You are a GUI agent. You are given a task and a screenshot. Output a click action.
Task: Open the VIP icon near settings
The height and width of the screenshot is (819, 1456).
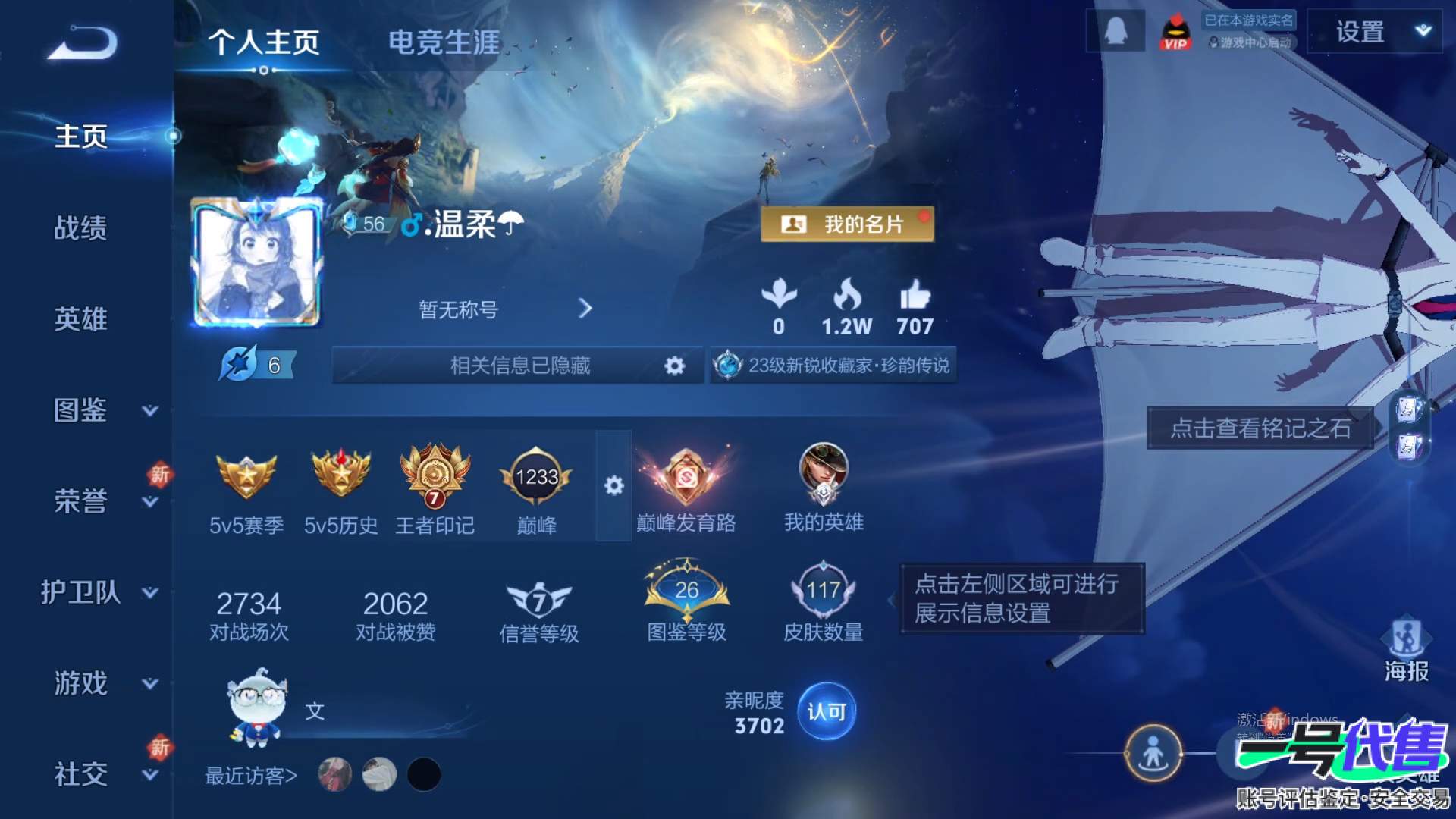[1178, 32]
